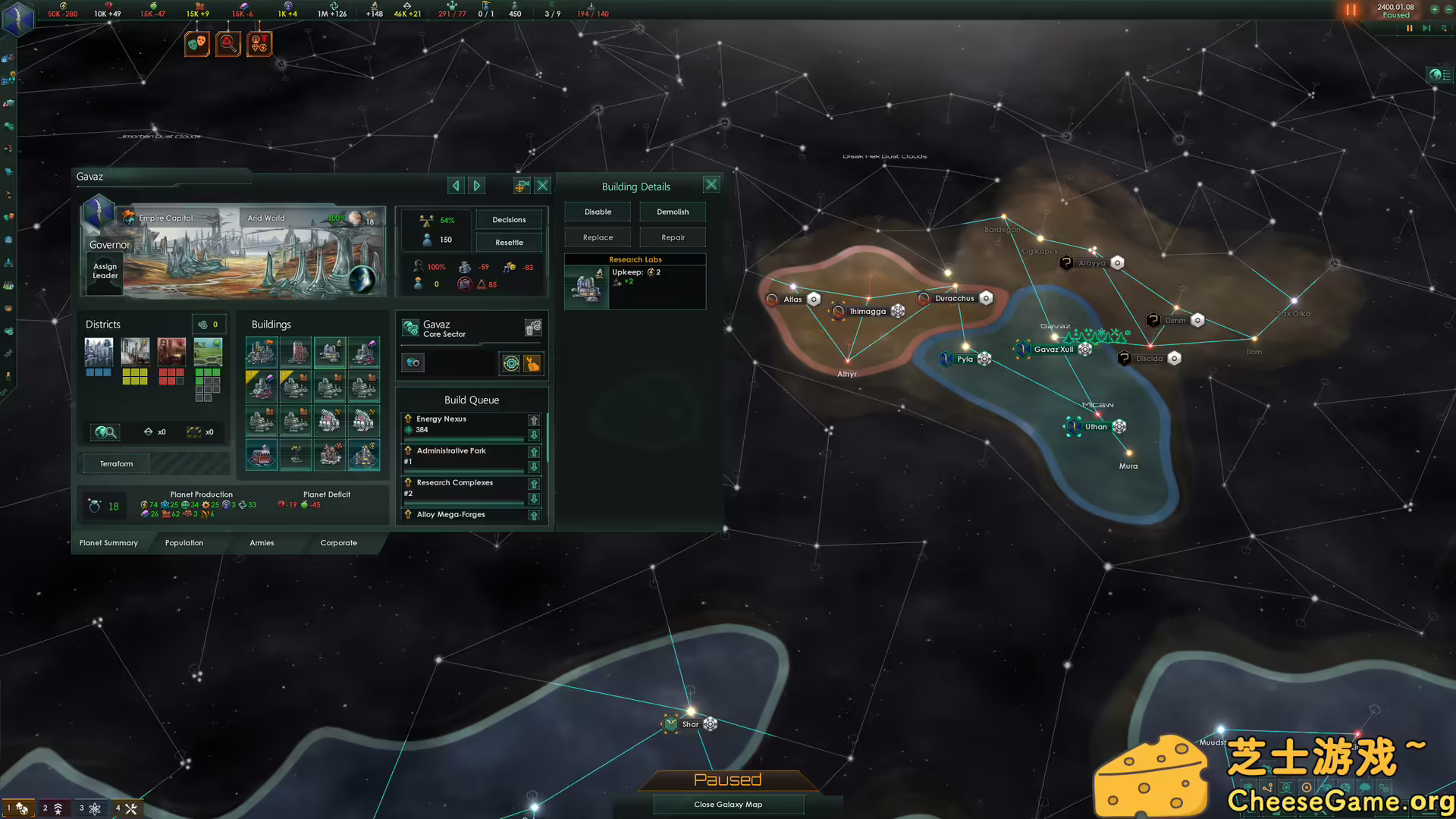
Task: Click the Terraform button
Action: [115, 463]
